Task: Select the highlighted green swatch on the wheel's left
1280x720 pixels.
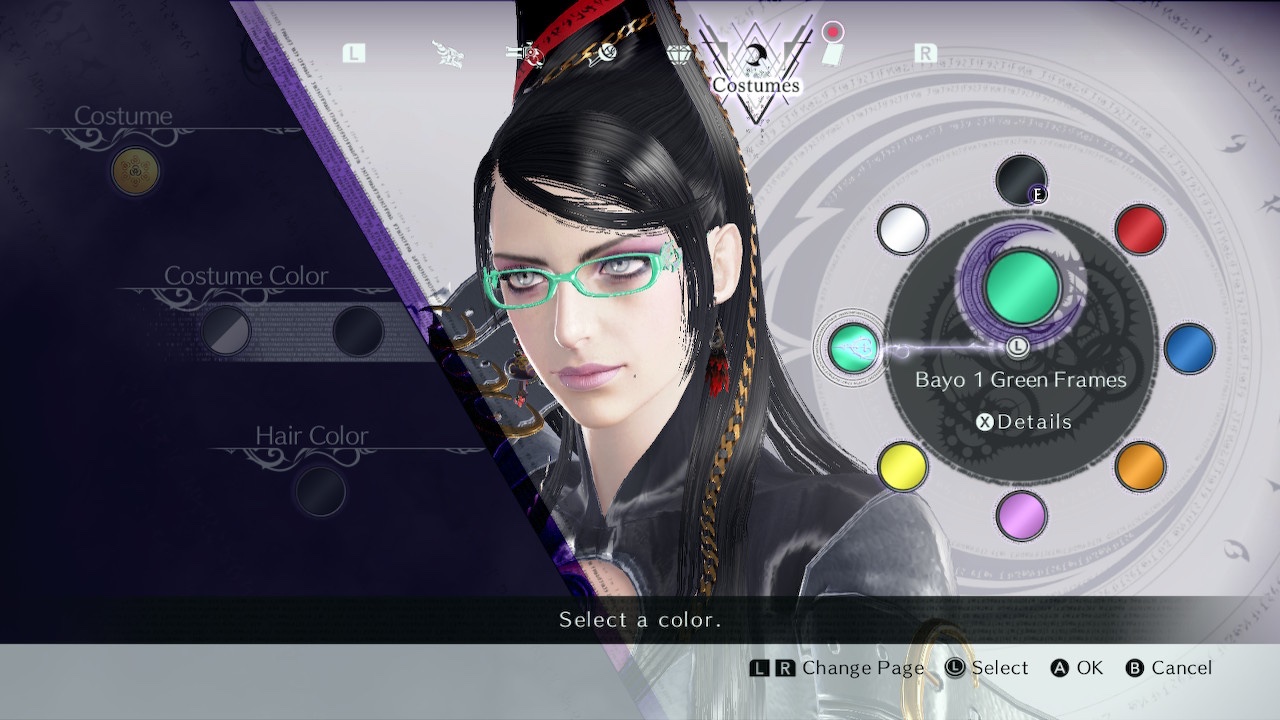Action: click(x=853, y=348)
